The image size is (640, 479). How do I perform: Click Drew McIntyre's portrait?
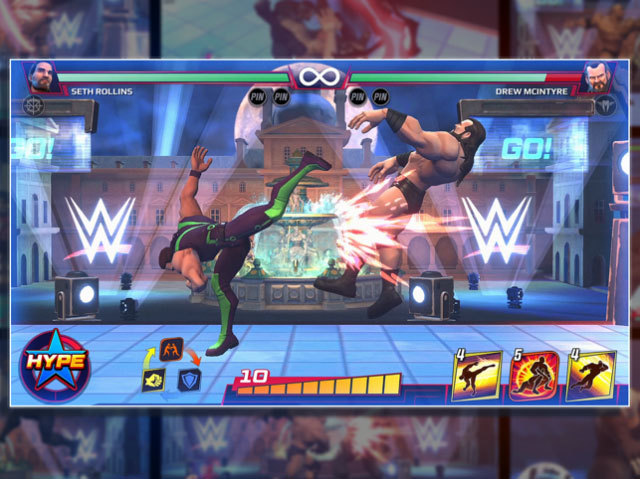[596, 78]
